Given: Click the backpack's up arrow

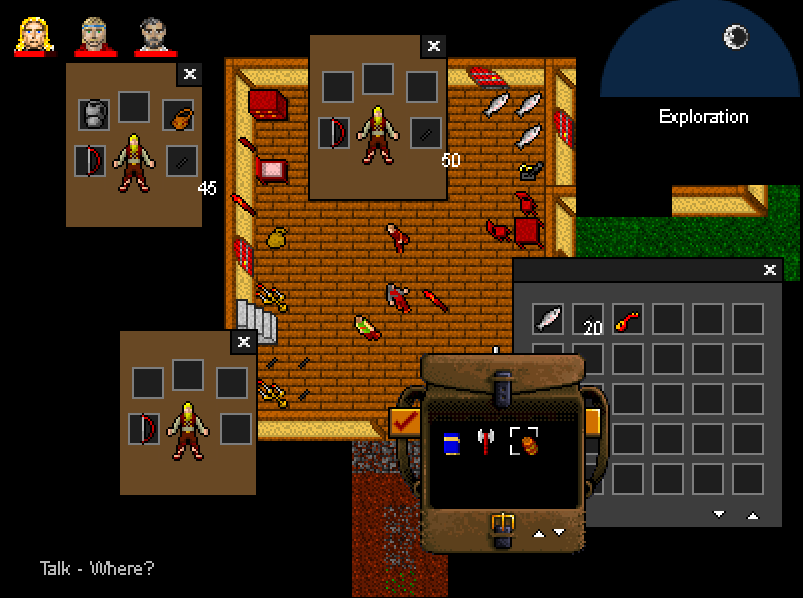Looking at the screenshot, I should tap(540, 533).
